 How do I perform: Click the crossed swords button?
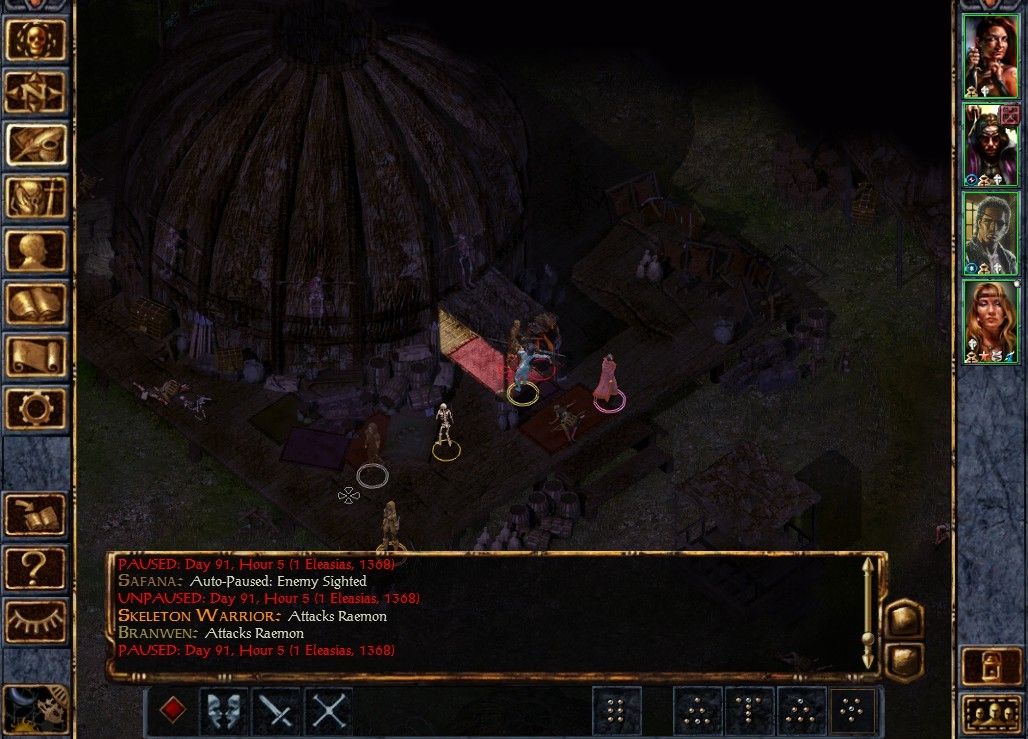(x=329, y=710)
